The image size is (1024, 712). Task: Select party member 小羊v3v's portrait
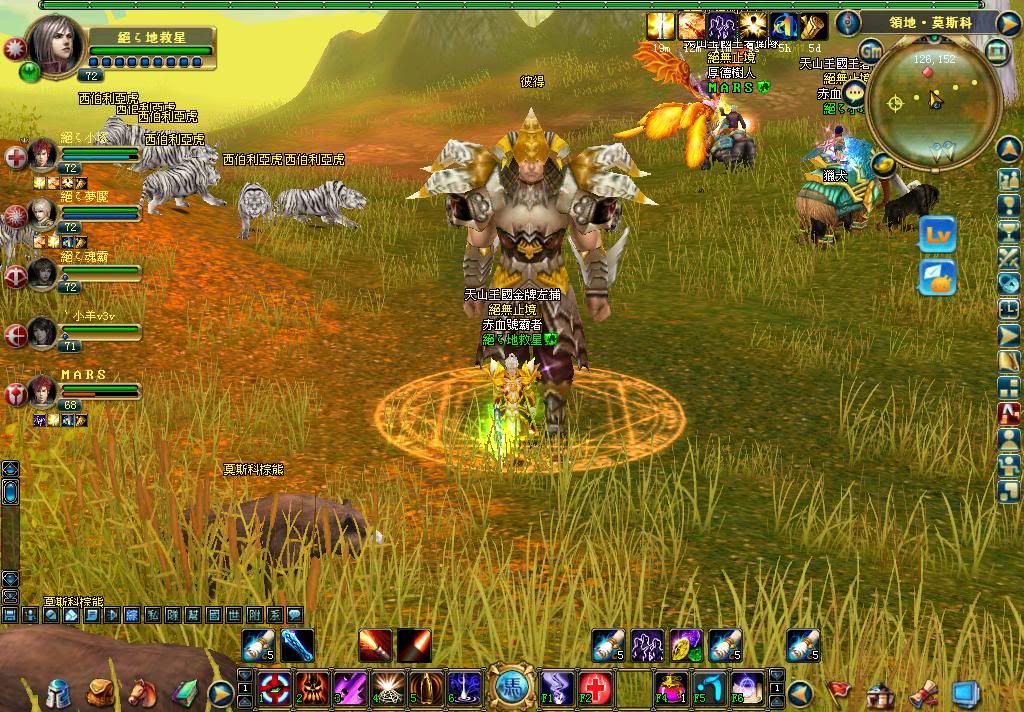[x=41, y=331]
